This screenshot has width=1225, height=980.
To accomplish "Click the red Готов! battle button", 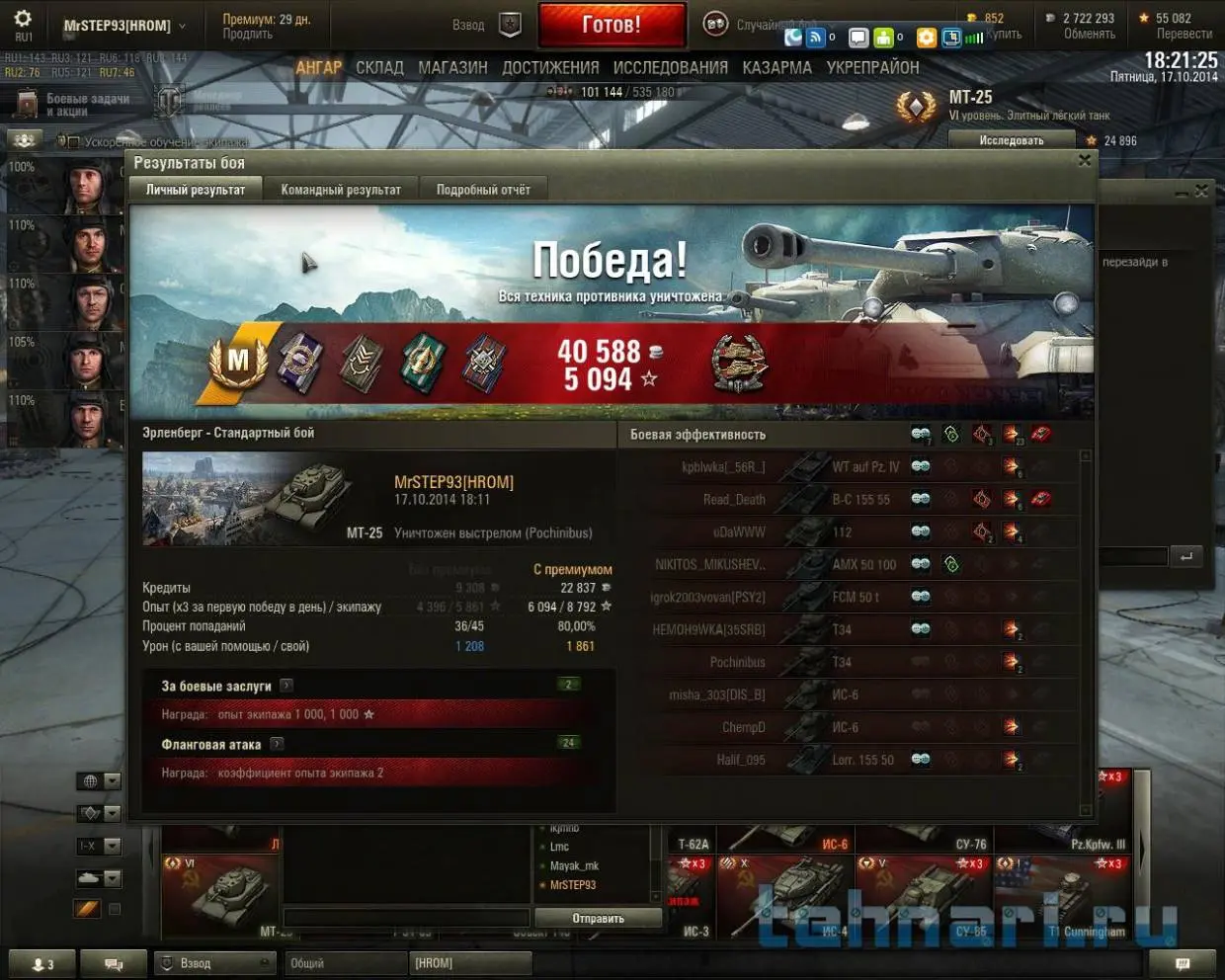I will (x=612, y=25).
